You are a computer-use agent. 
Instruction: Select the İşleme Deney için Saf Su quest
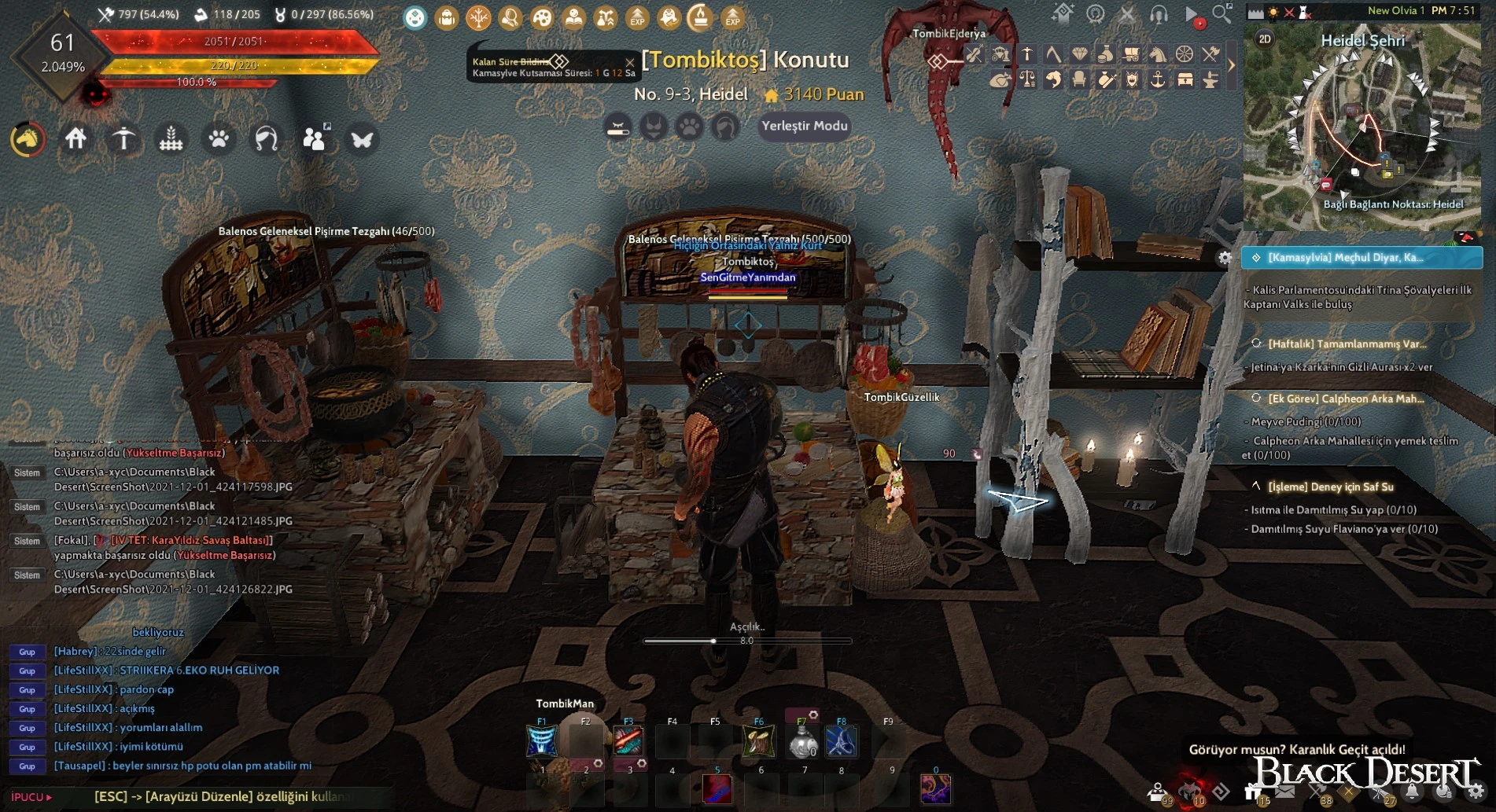tap(1330, 487)
